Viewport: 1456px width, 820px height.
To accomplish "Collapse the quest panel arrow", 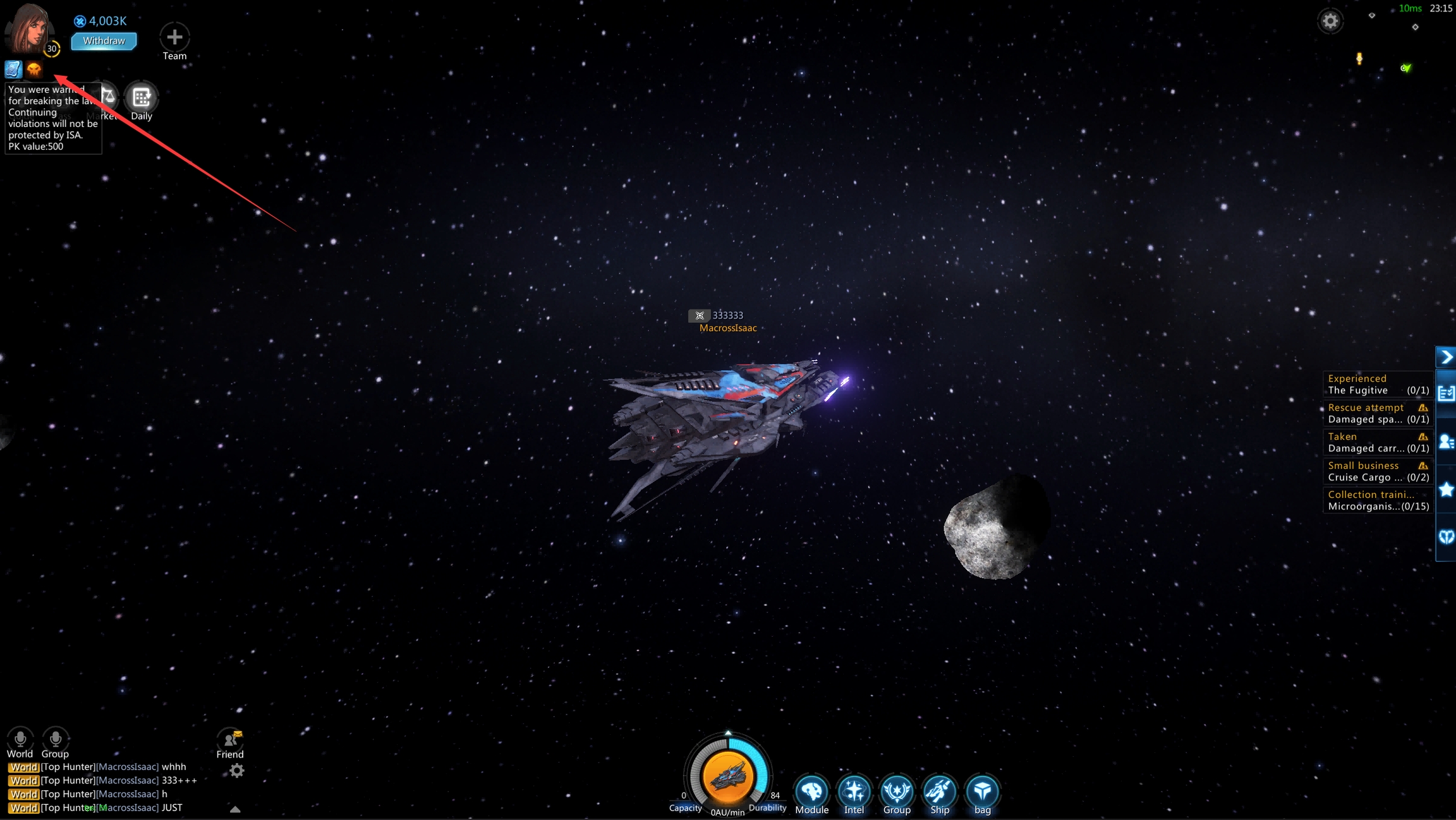I will [x=1446, y=358].
